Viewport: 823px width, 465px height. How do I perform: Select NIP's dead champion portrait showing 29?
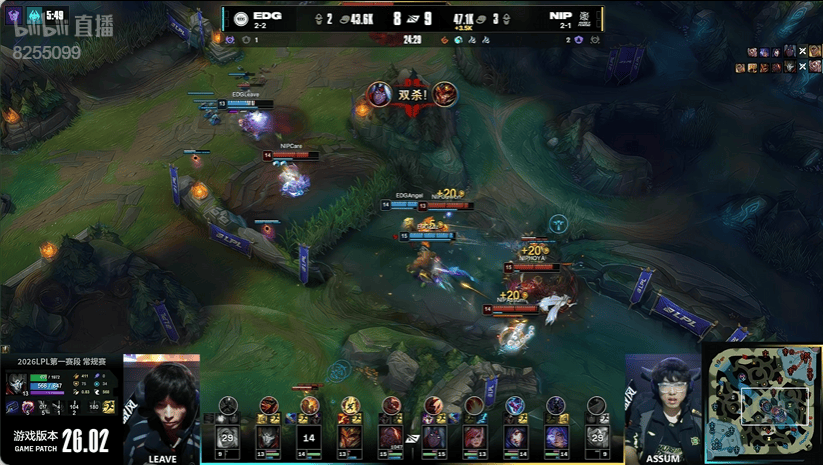pos(597,437)
